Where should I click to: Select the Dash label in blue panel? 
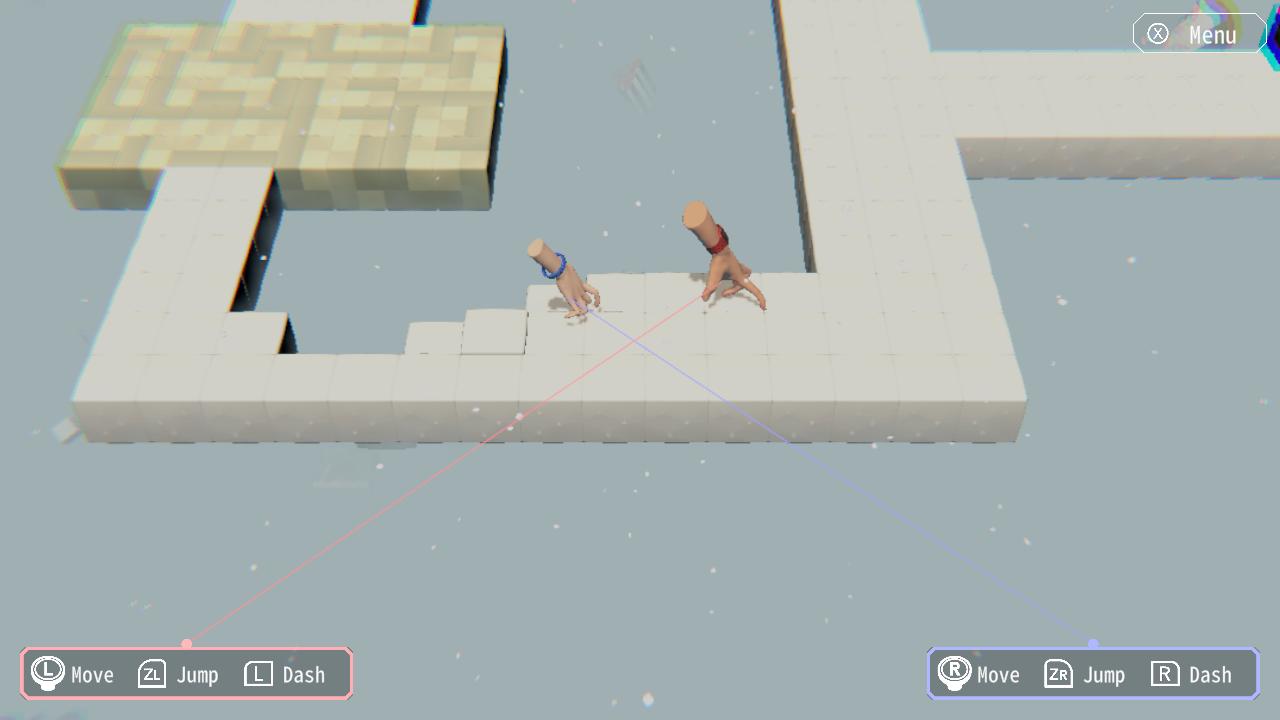pyautogui.click(x=1210, y=675)
